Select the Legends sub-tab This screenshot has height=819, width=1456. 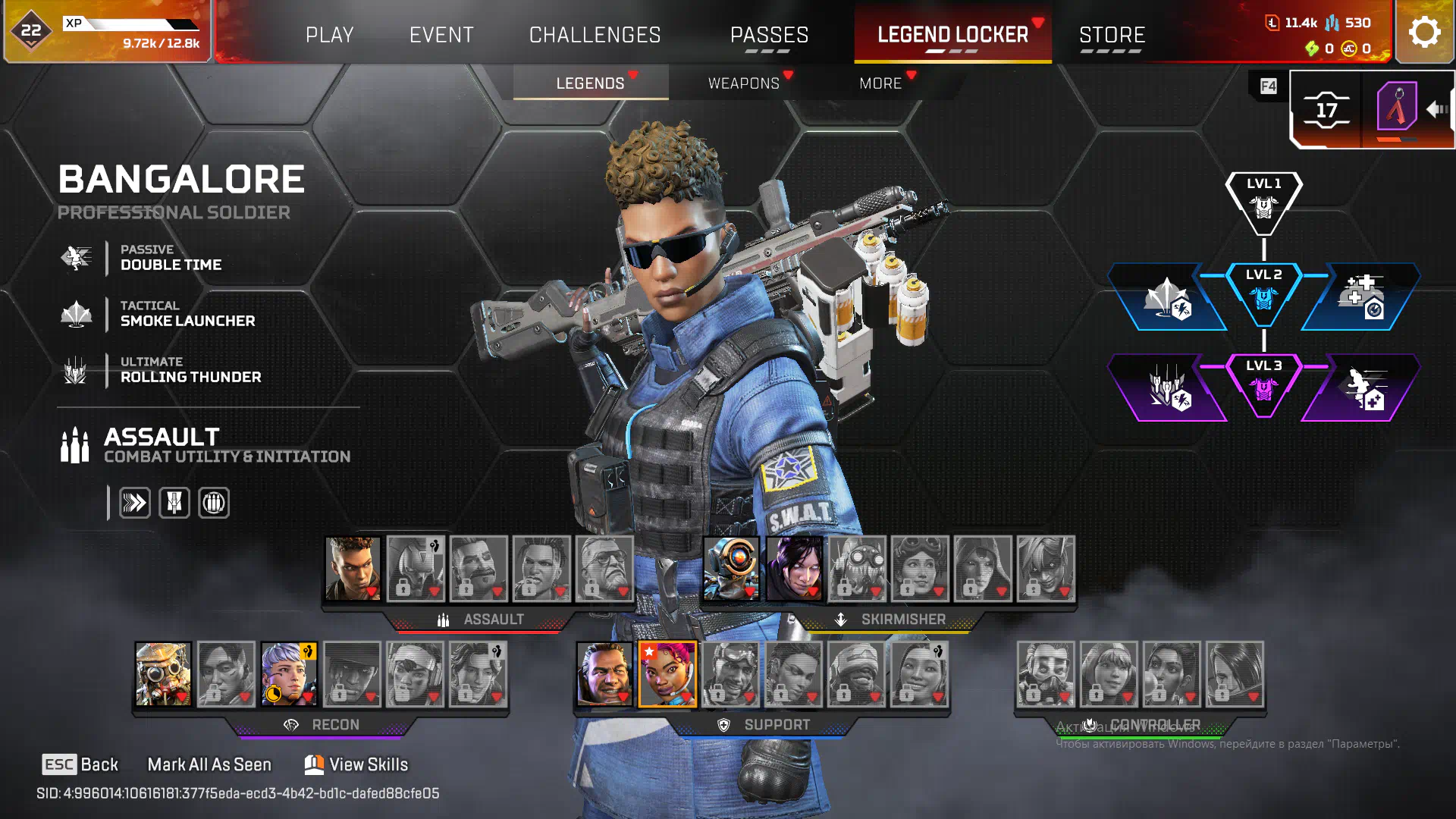pos(590,83)
